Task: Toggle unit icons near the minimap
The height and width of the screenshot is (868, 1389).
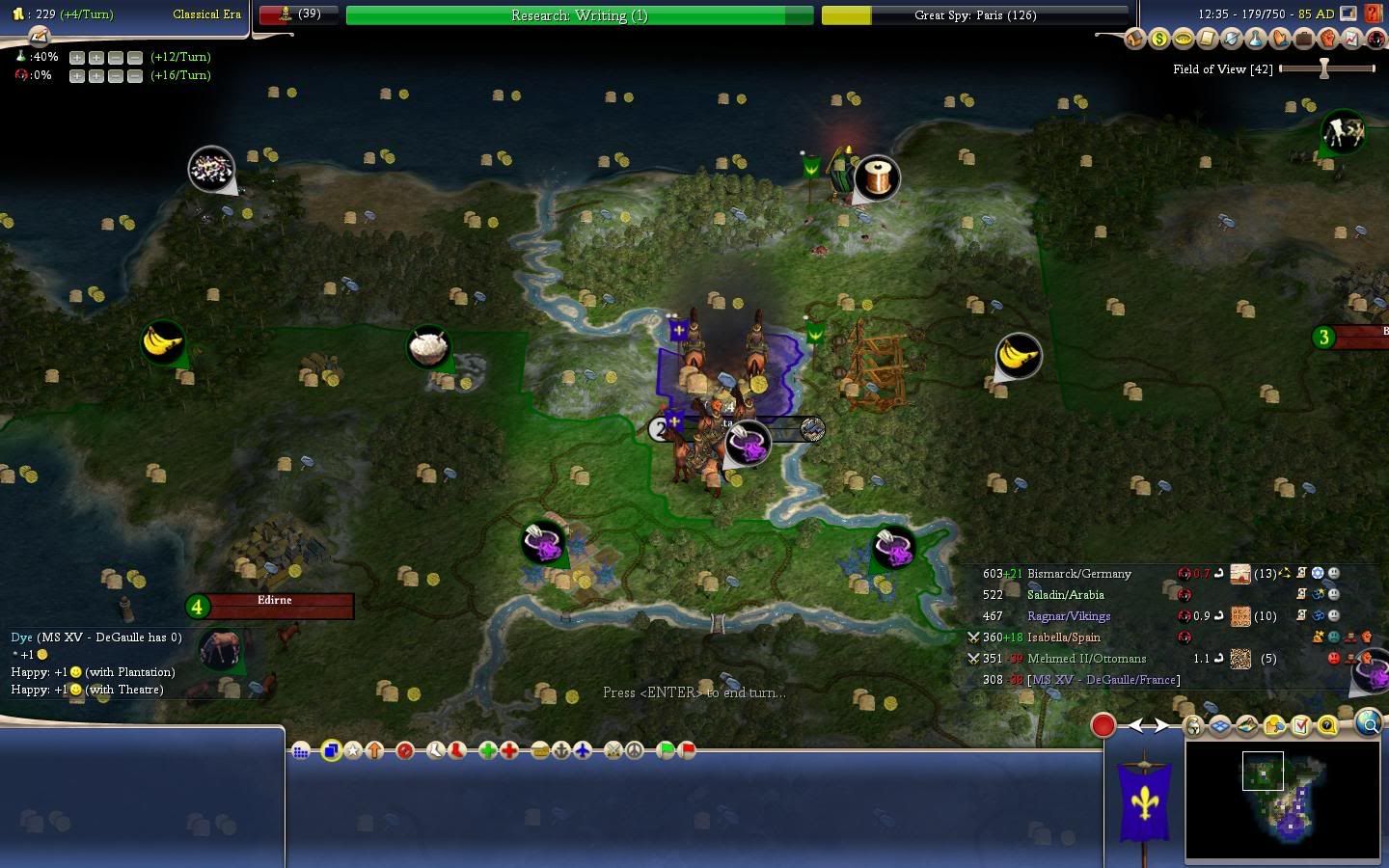Action: pyautogui.click(x=1193, y=726)
